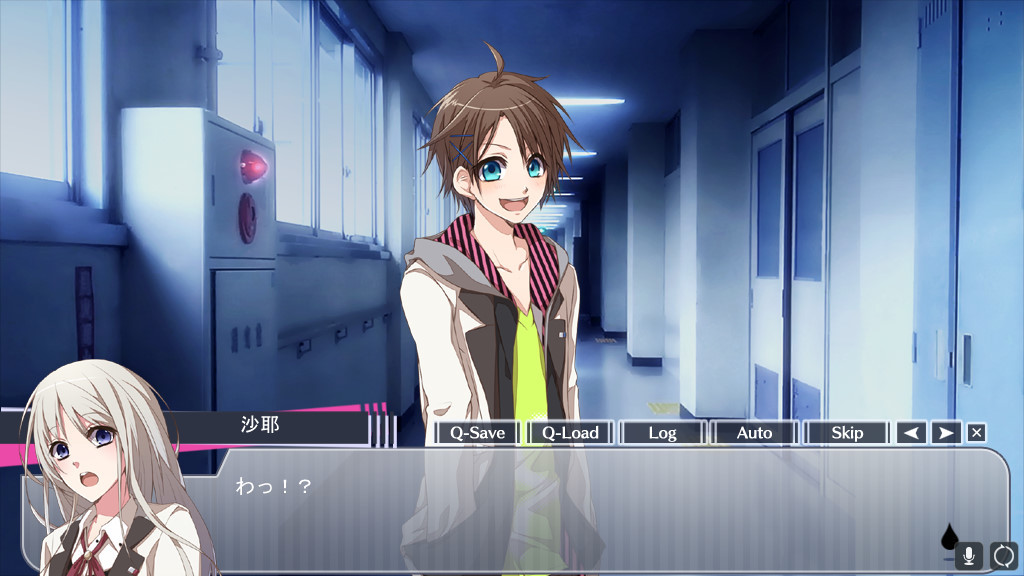Open the dialogue Log
Viewport: 1024px width, 576px height.
coord(662,433)
